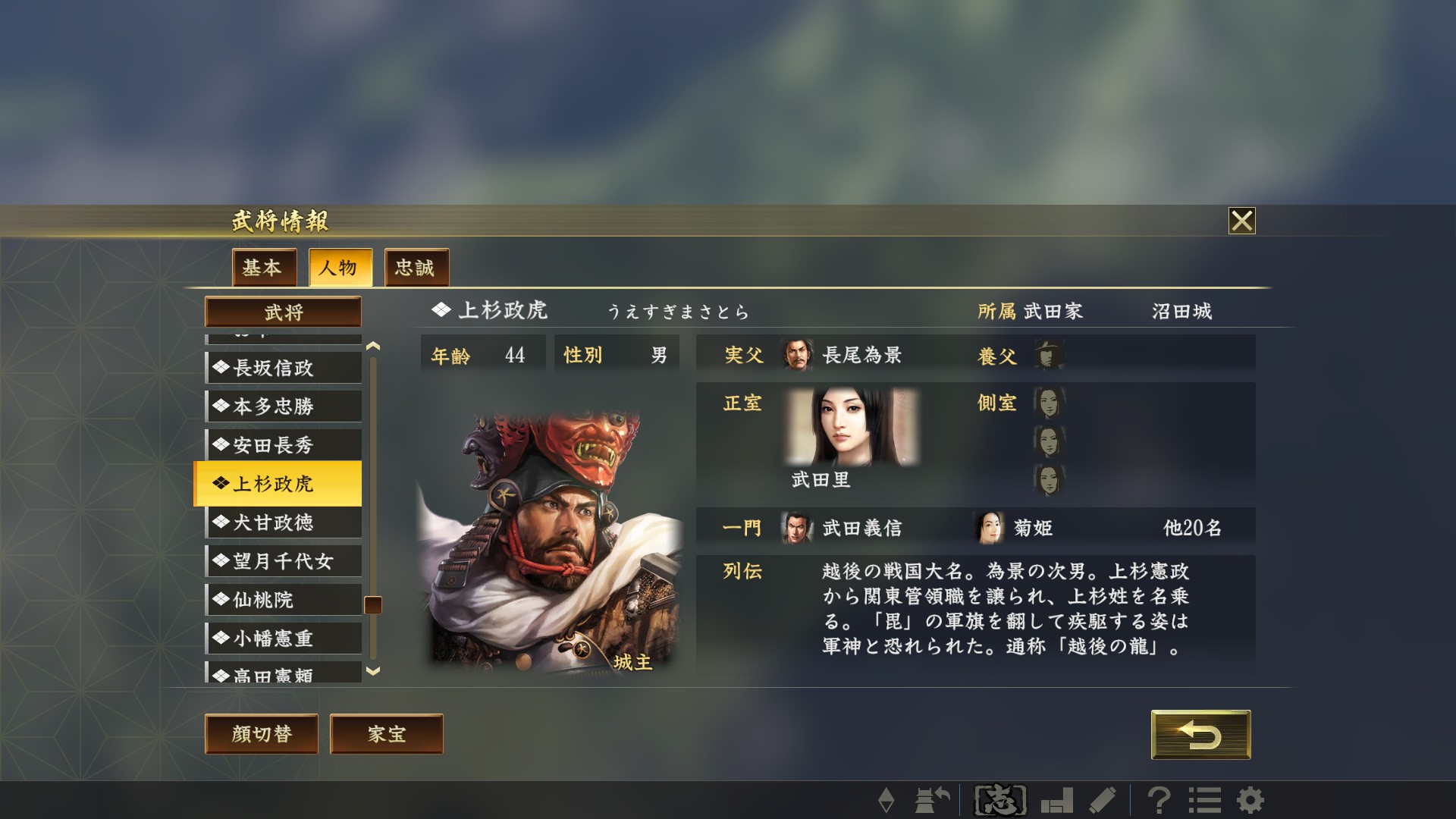Open help via the question mark icon
The image size is (1456, 819).
(x=1158, y=799)
